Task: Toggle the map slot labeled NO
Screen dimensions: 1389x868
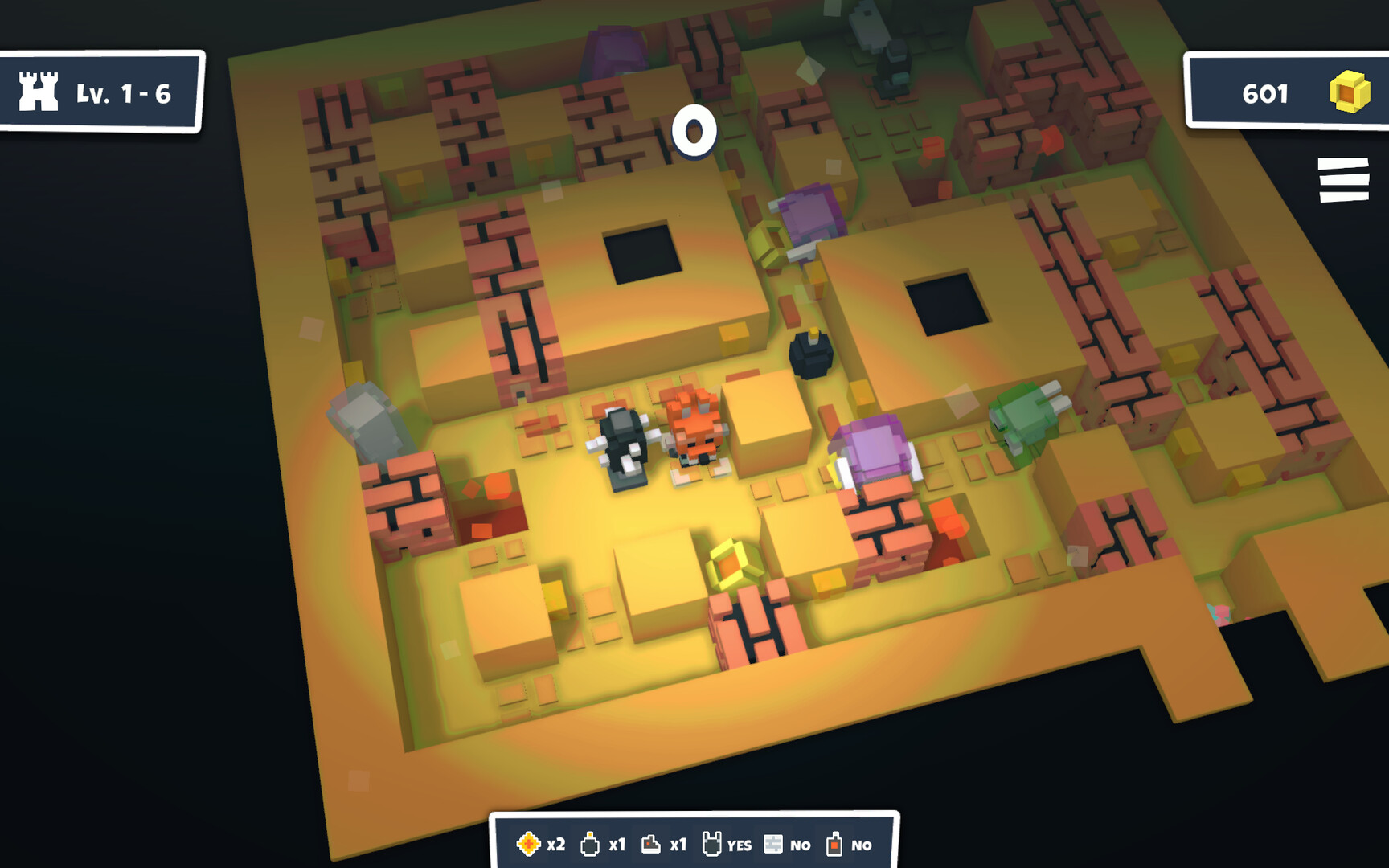Action: point(773,845)
